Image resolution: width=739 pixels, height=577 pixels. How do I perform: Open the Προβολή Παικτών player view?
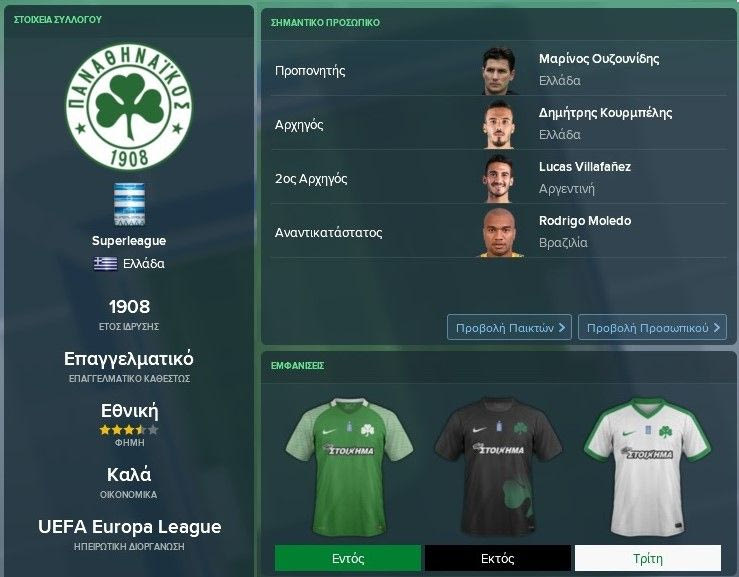pos(510,327)
